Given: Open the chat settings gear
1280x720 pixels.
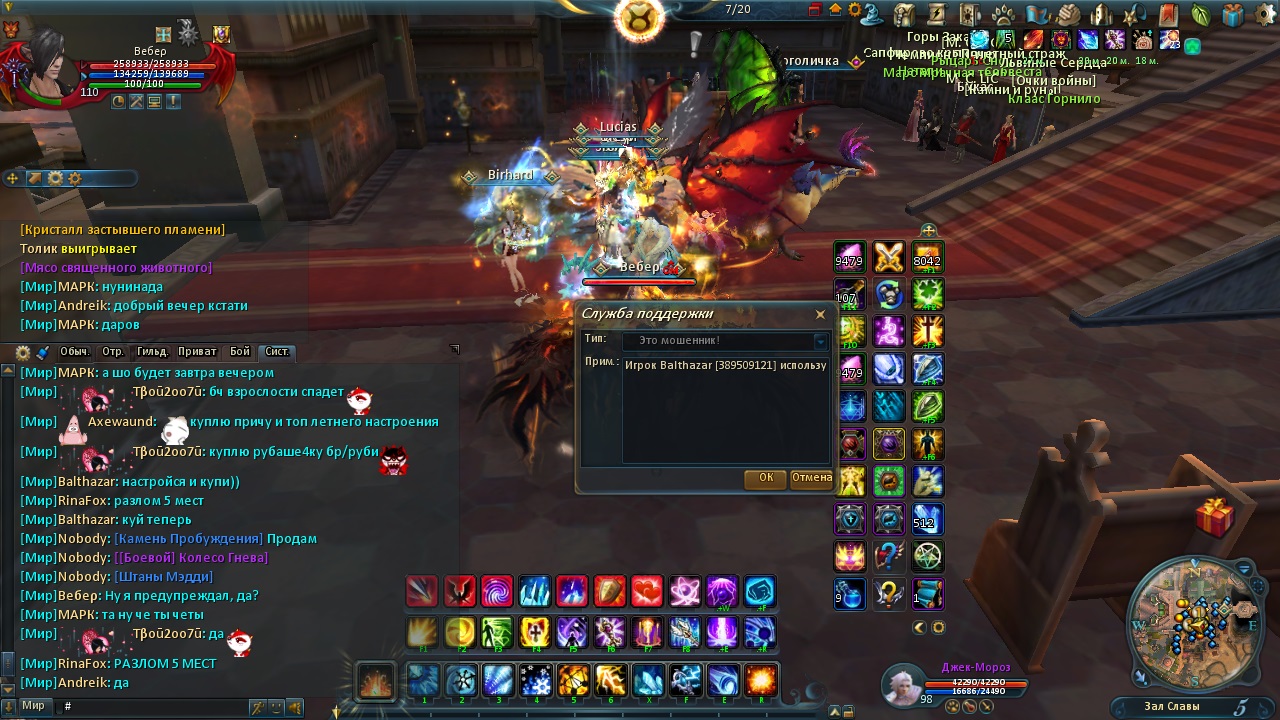Looking at the screenshot, I should tap(23, 353).
